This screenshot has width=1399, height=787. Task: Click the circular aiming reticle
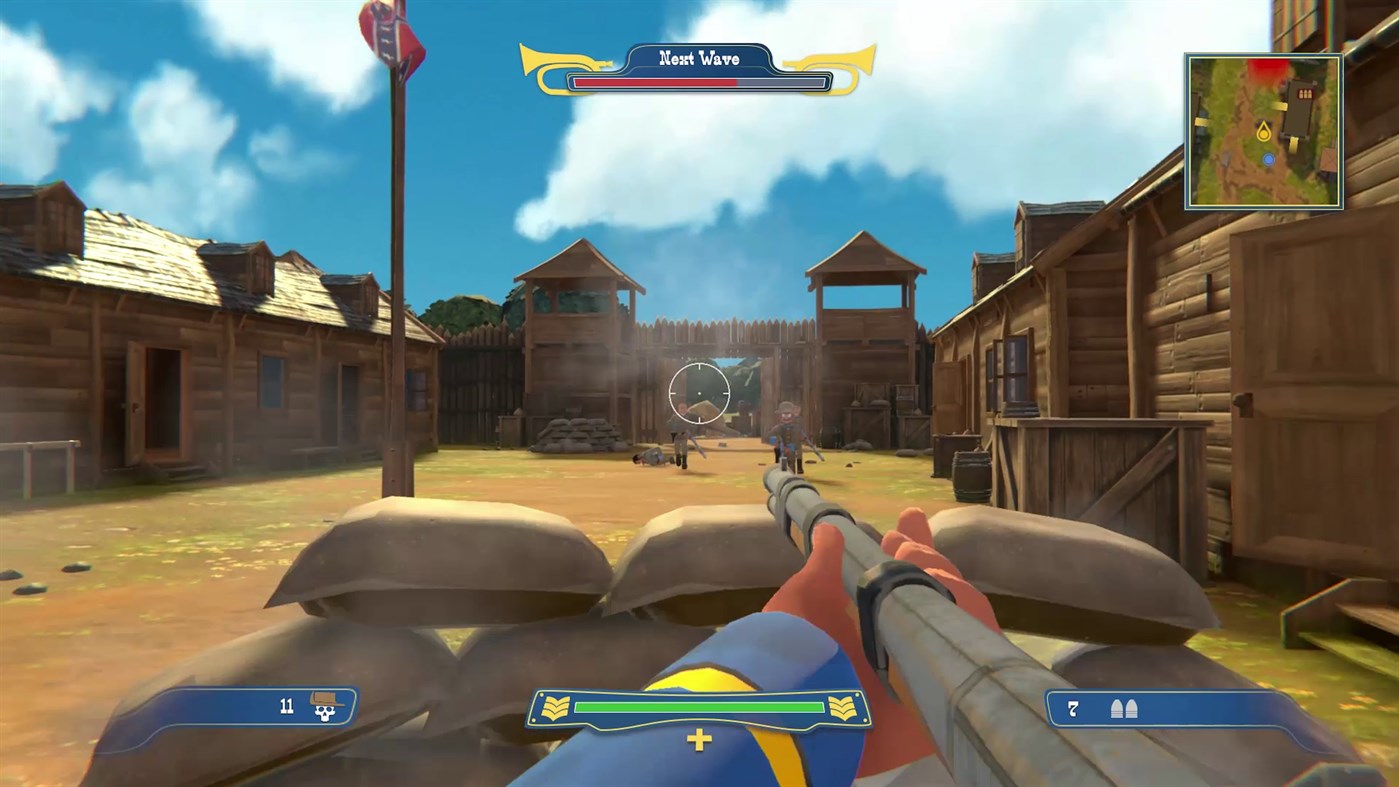point(698,393)
